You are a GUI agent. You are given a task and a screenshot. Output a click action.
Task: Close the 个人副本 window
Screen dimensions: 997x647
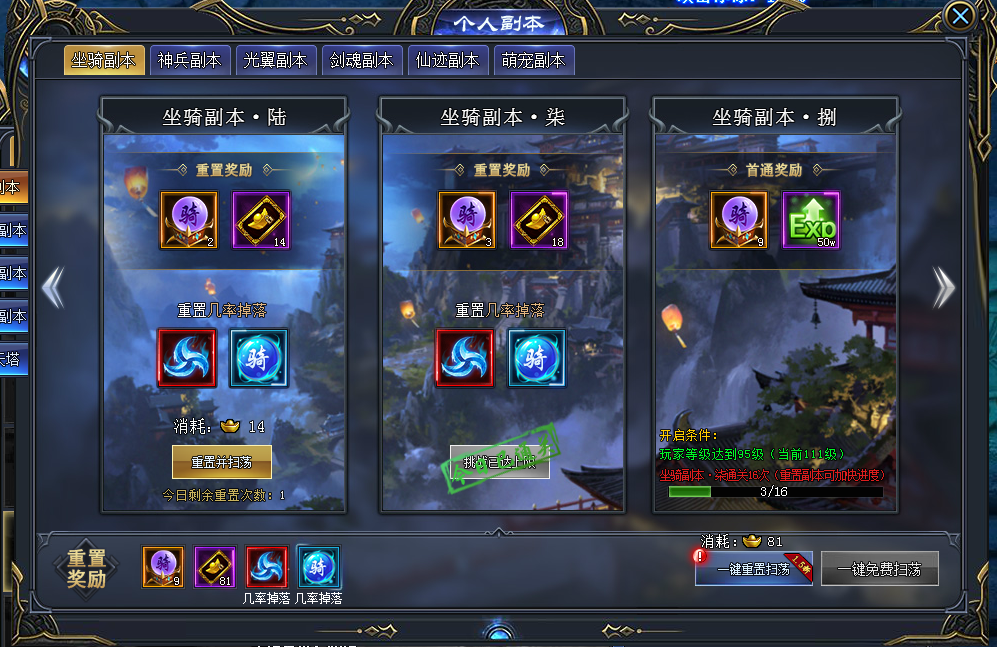(960, 17)
